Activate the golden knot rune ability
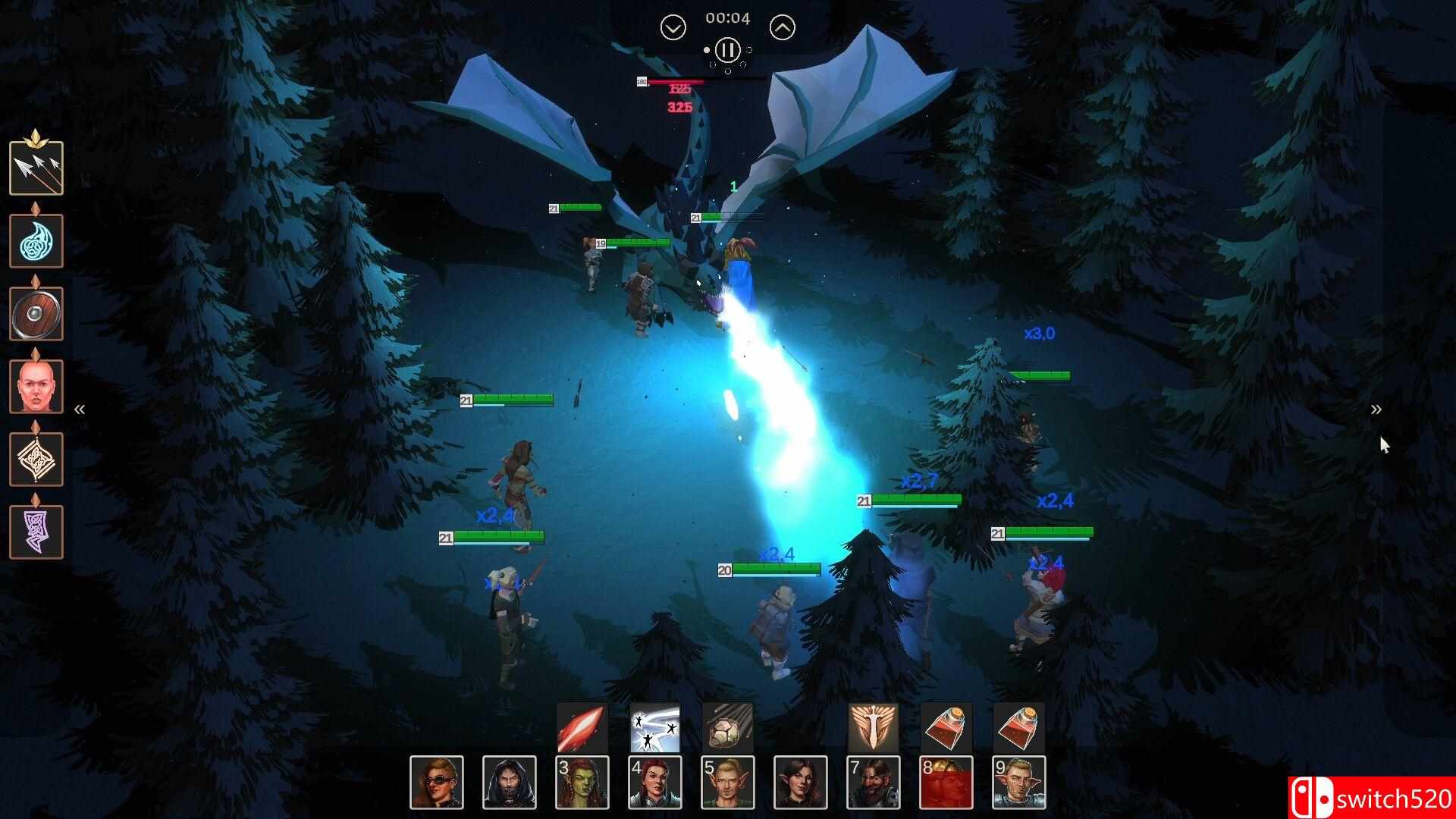1456x819 pixels. (x=36, y=459)
